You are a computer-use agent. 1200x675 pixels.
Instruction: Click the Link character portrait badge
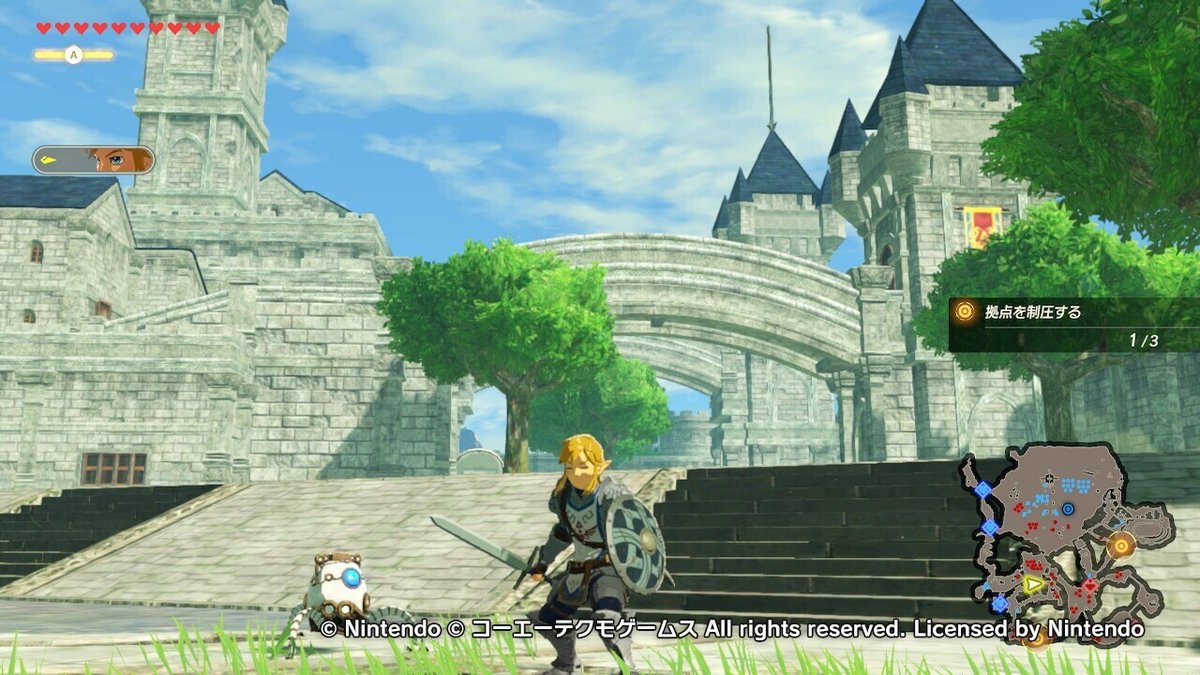94,160
